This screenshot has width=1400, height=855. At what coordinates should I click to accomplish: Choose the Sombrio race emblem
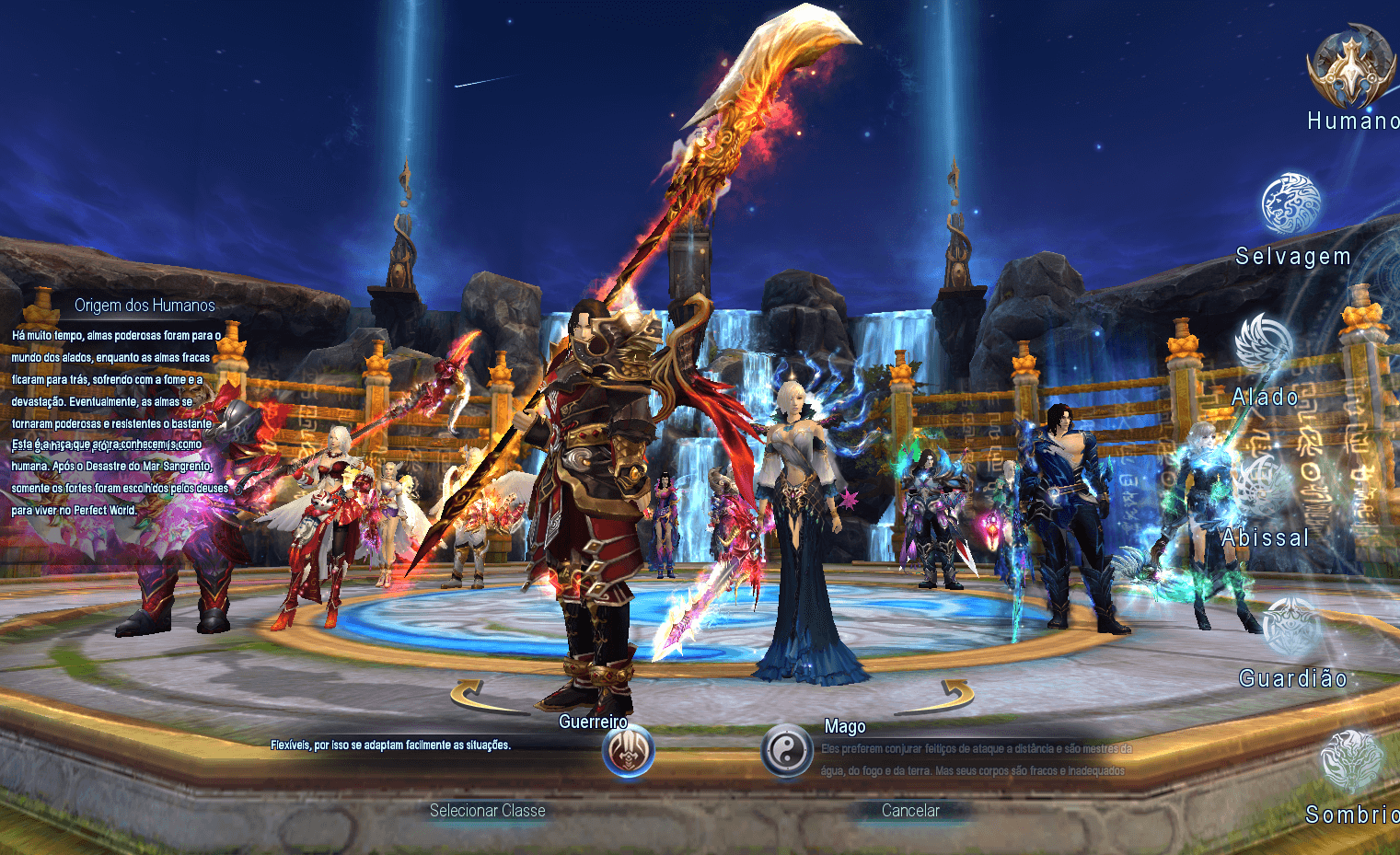tap(1350, 762)
